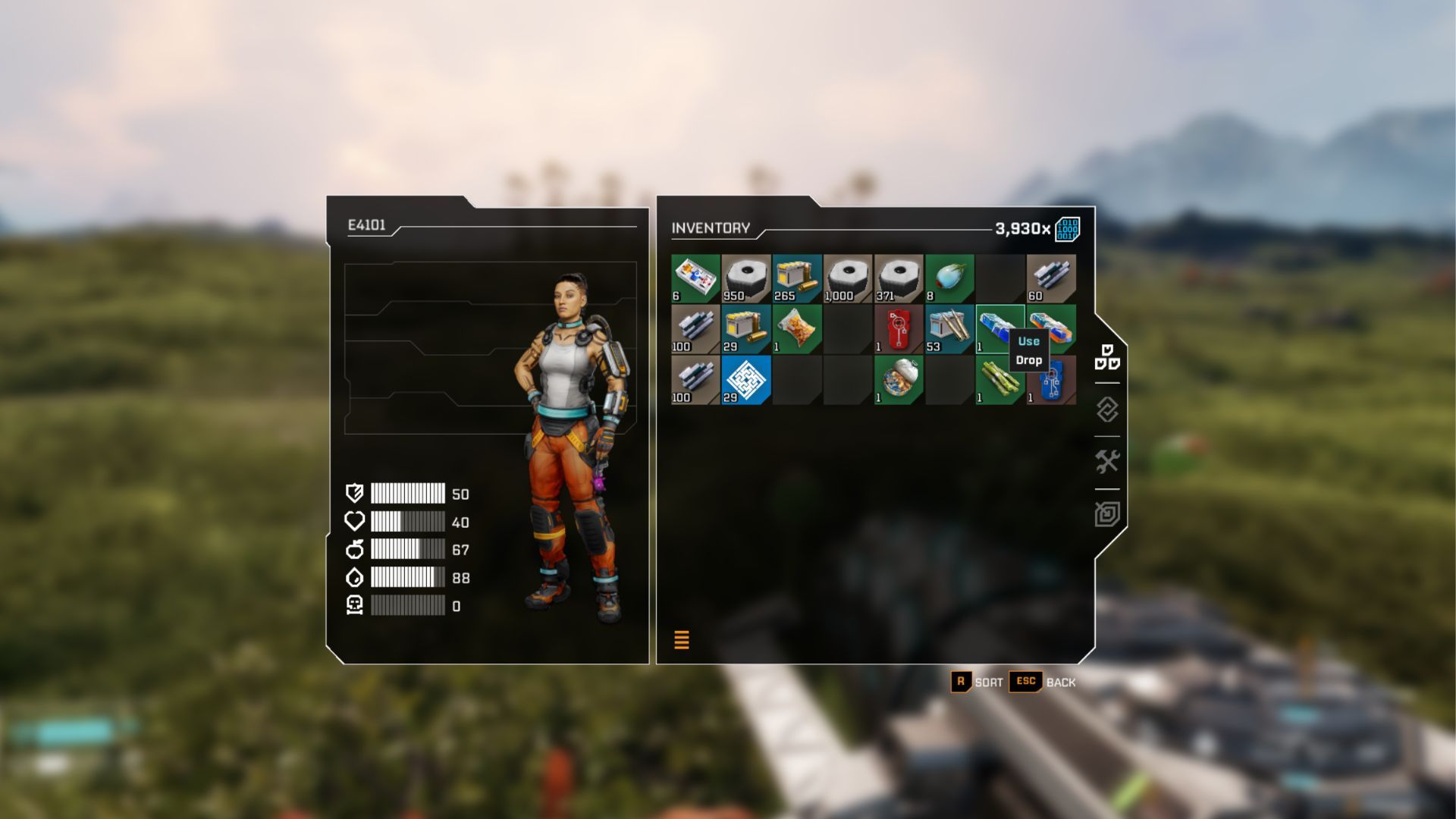Open the orange list menu icon
The width and height of the screenshot is (1456, 819).
coord(682,640)
